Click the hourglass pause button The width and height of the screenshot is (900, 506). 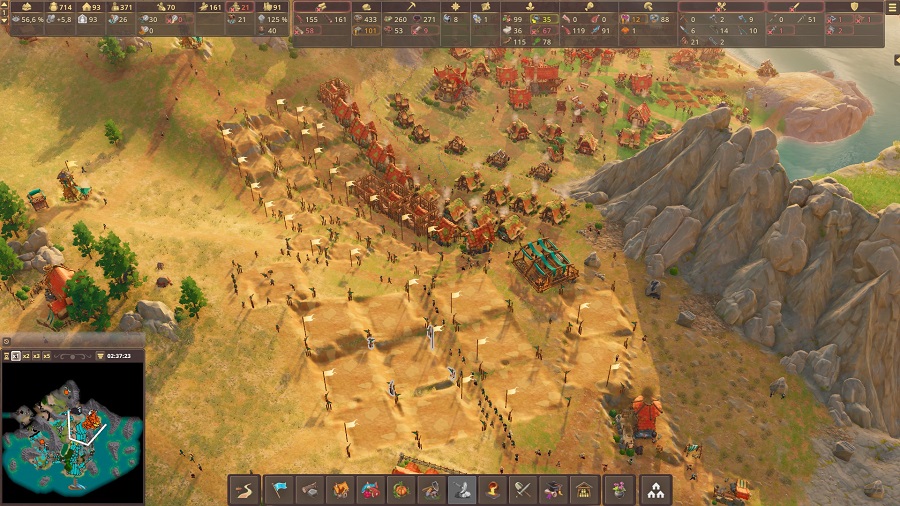pos(8,356)
